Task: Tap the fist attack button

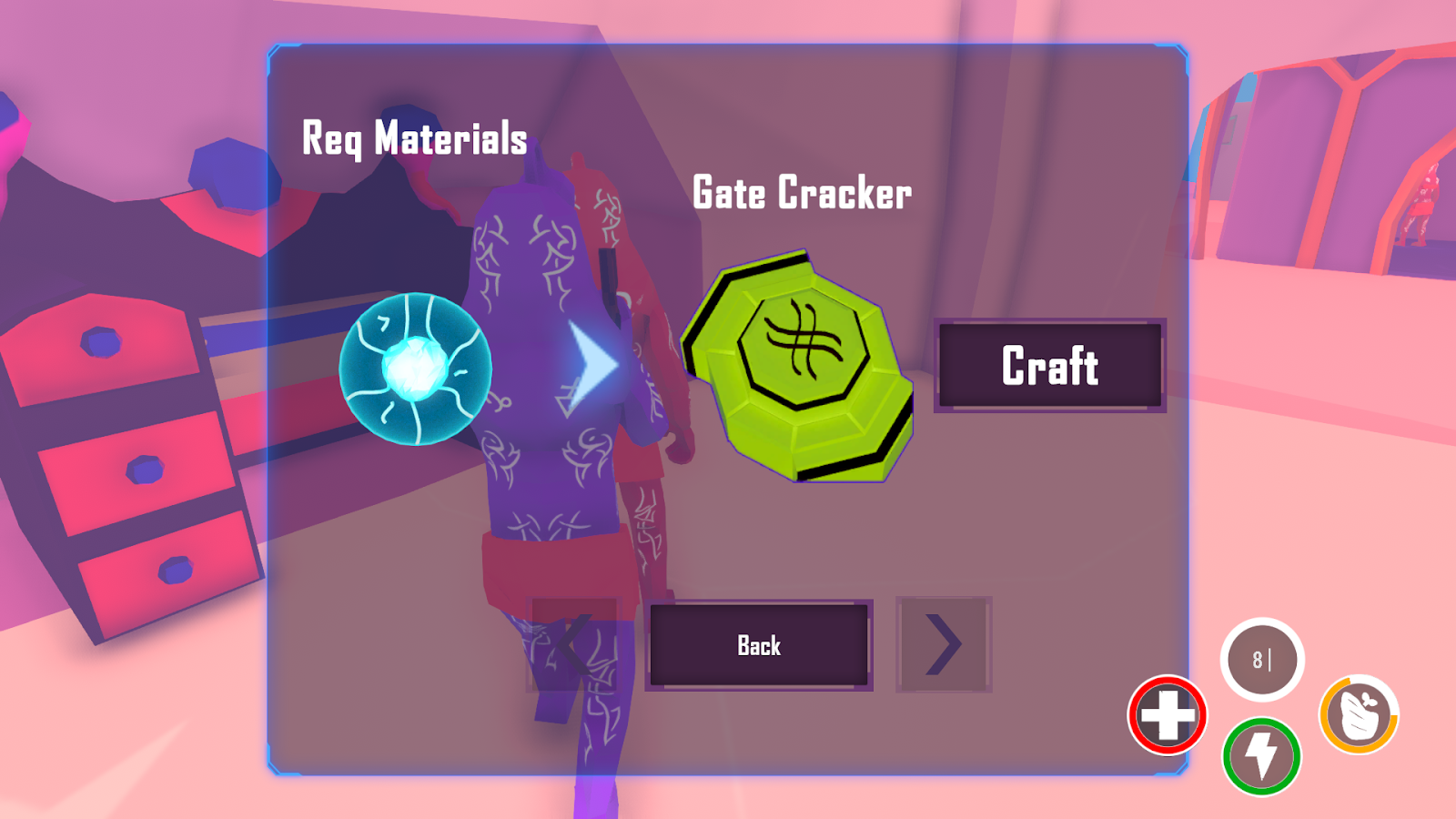Action: [1359, 715]
